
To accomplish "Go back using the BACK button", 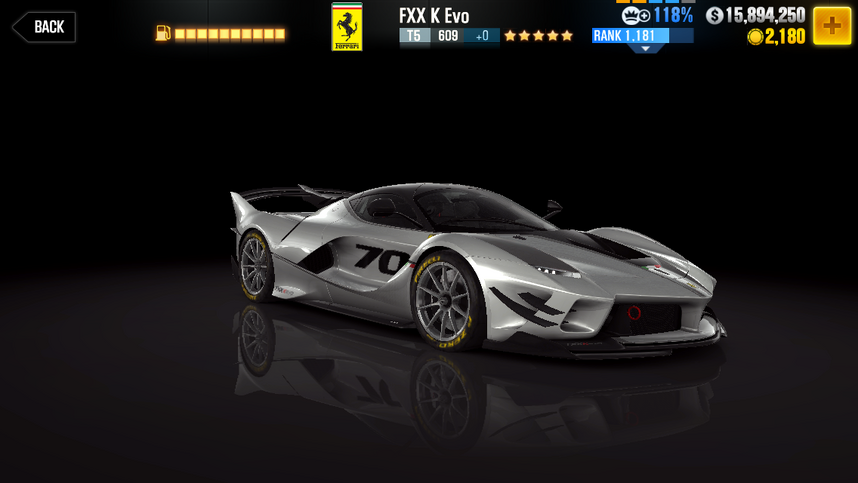I will point(44,27).
